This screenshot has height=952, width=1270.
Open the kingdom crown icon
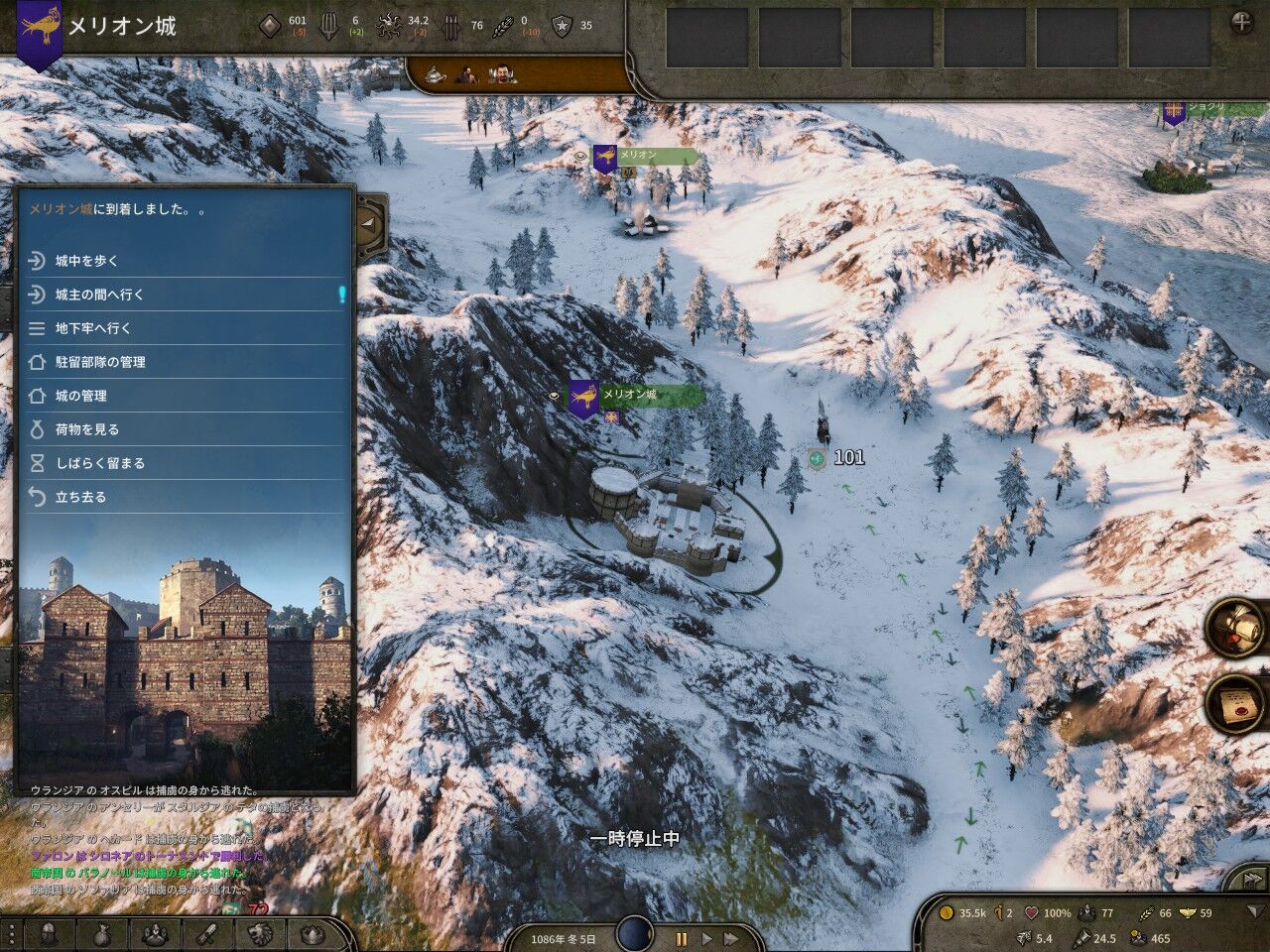click(x=313, y=935)
